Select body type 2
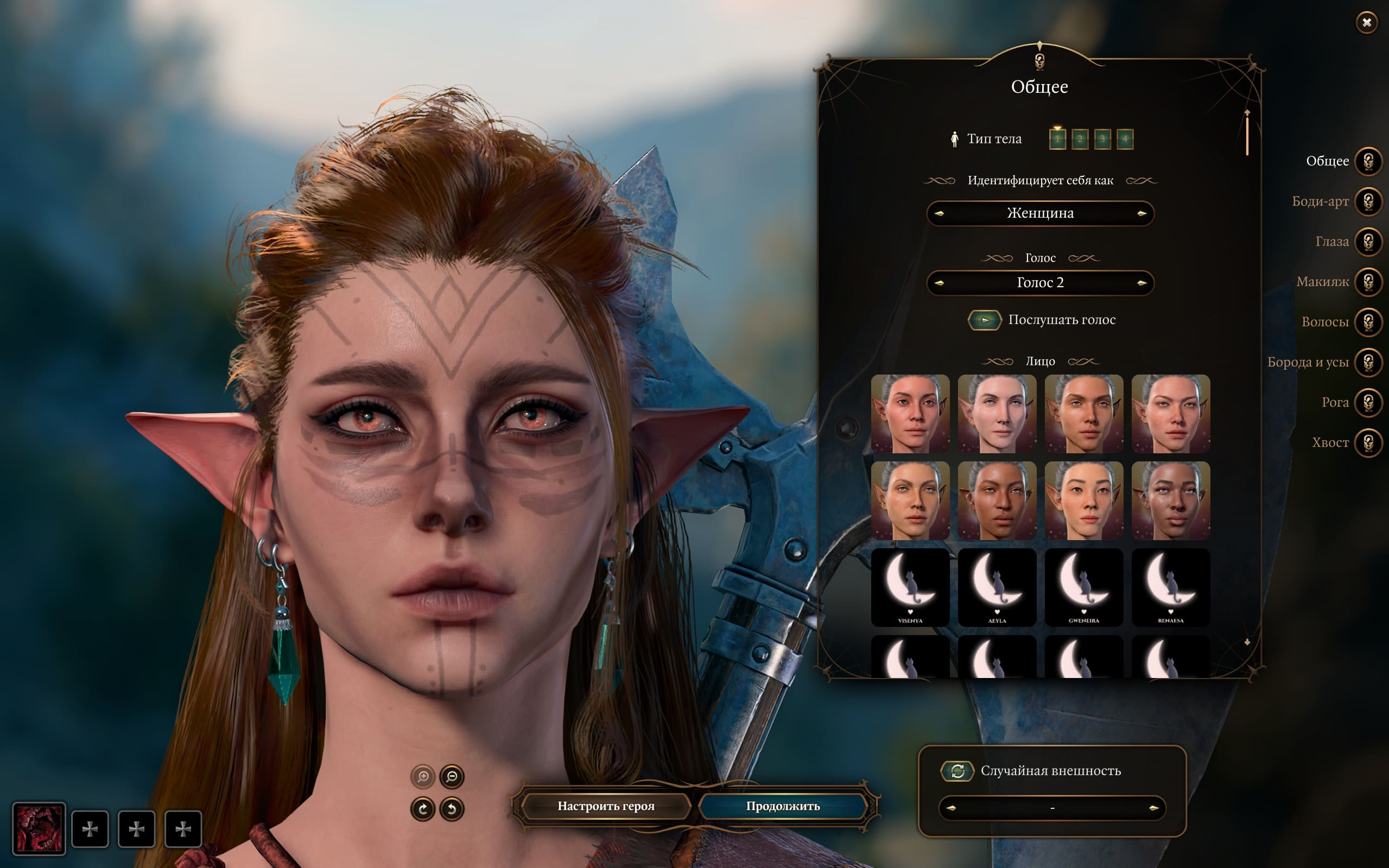Image resolution: width=1389 pixels, height=868 pixels. click(1080, 139)
